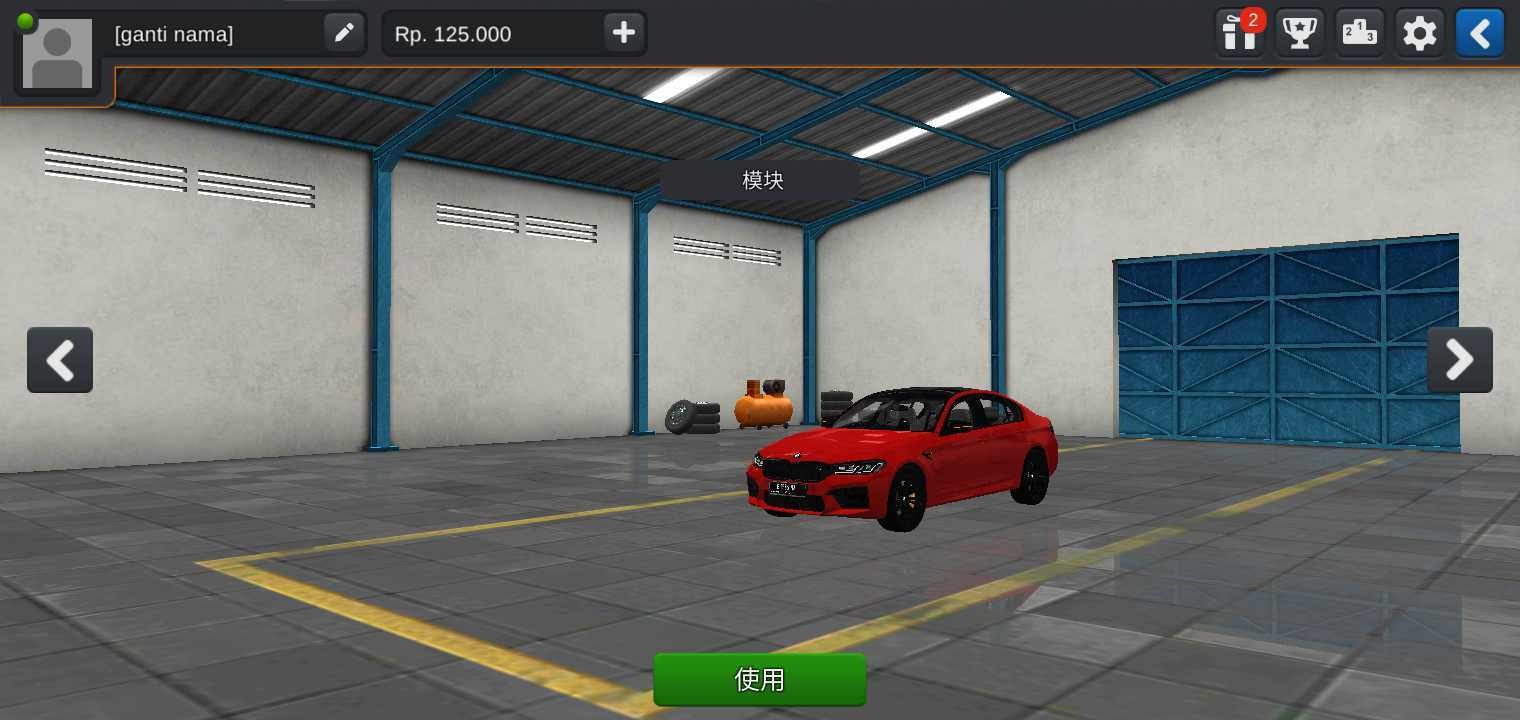Image resolution: width=1520 pixels, height=720 pixels.
Task: Open the daily rewards gift box
Action: [1239, 32]
